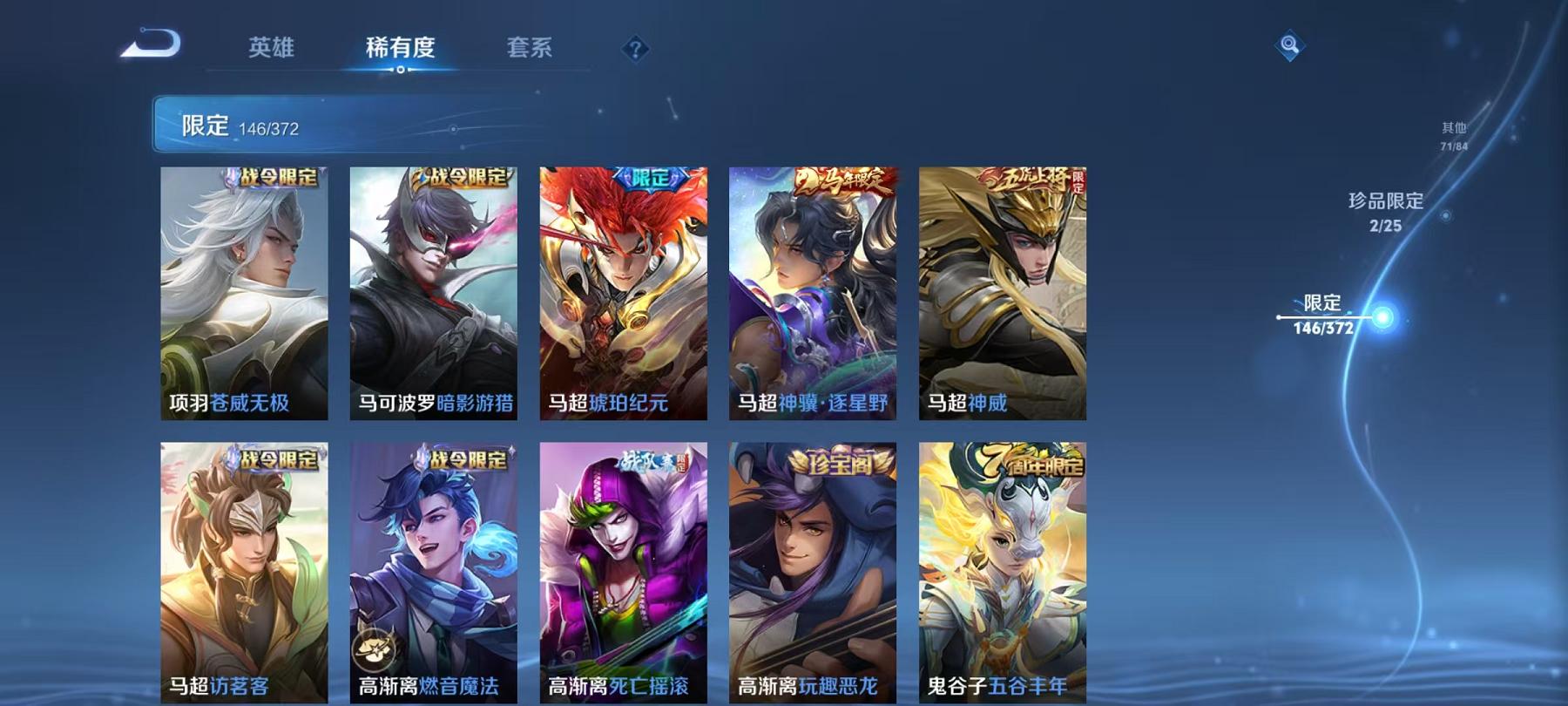Open the 马超神威 skin card
Viewport: 1568px width, 706px height.
click(x=1002, y=296)
